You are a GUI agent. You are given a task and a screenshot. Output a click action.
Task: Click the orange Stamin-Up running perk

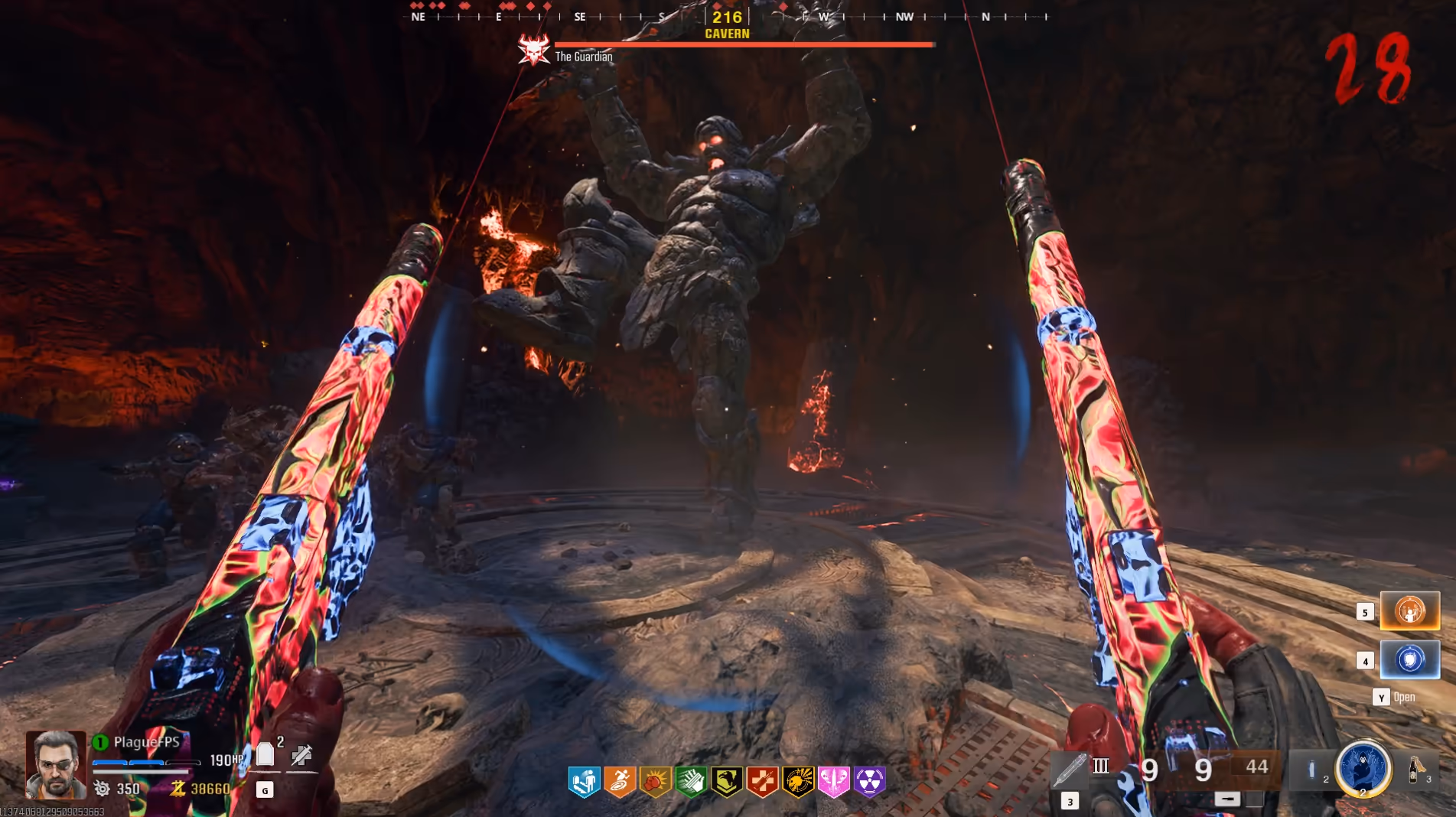620,781
